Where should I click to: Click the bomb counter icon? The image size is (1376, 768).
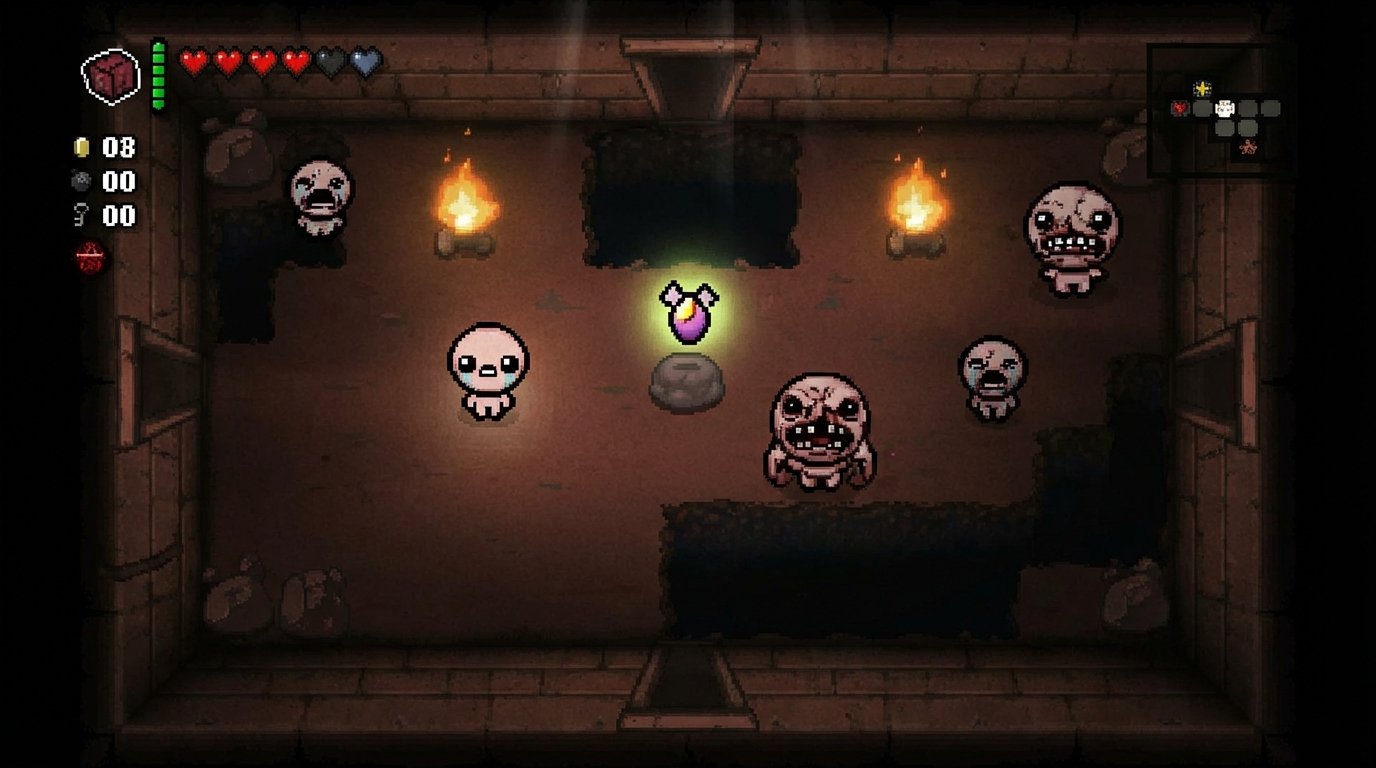click(x=80, y=183)
